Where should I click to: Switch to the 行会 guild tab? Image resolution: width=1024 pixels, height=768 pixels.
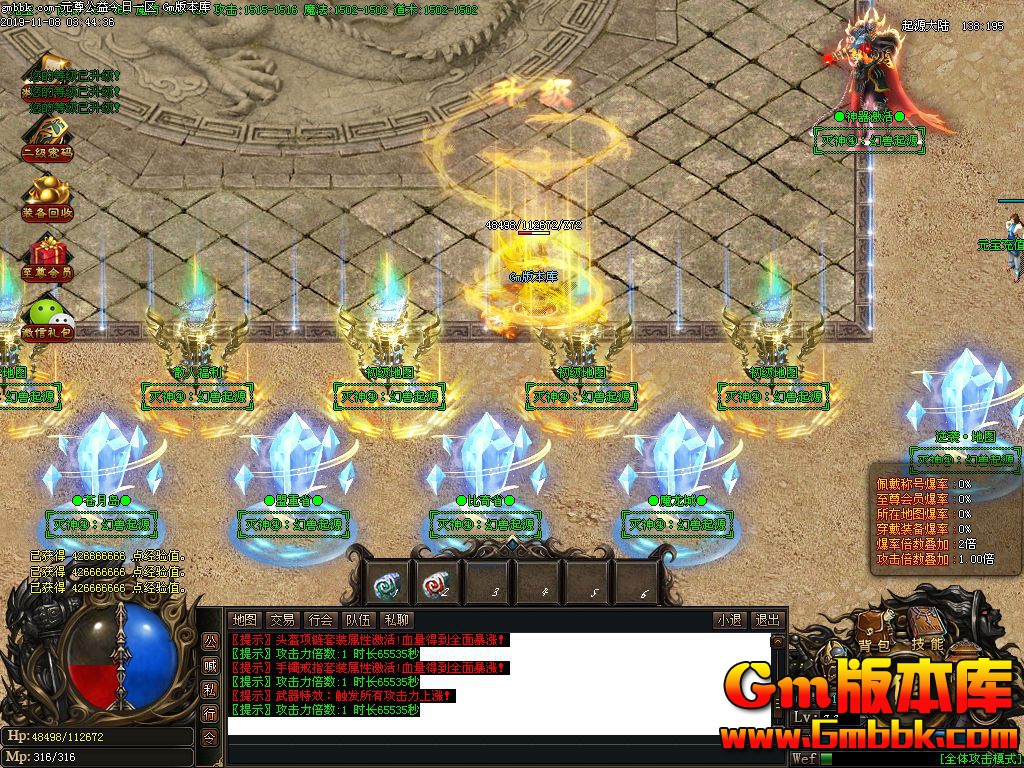320,620
